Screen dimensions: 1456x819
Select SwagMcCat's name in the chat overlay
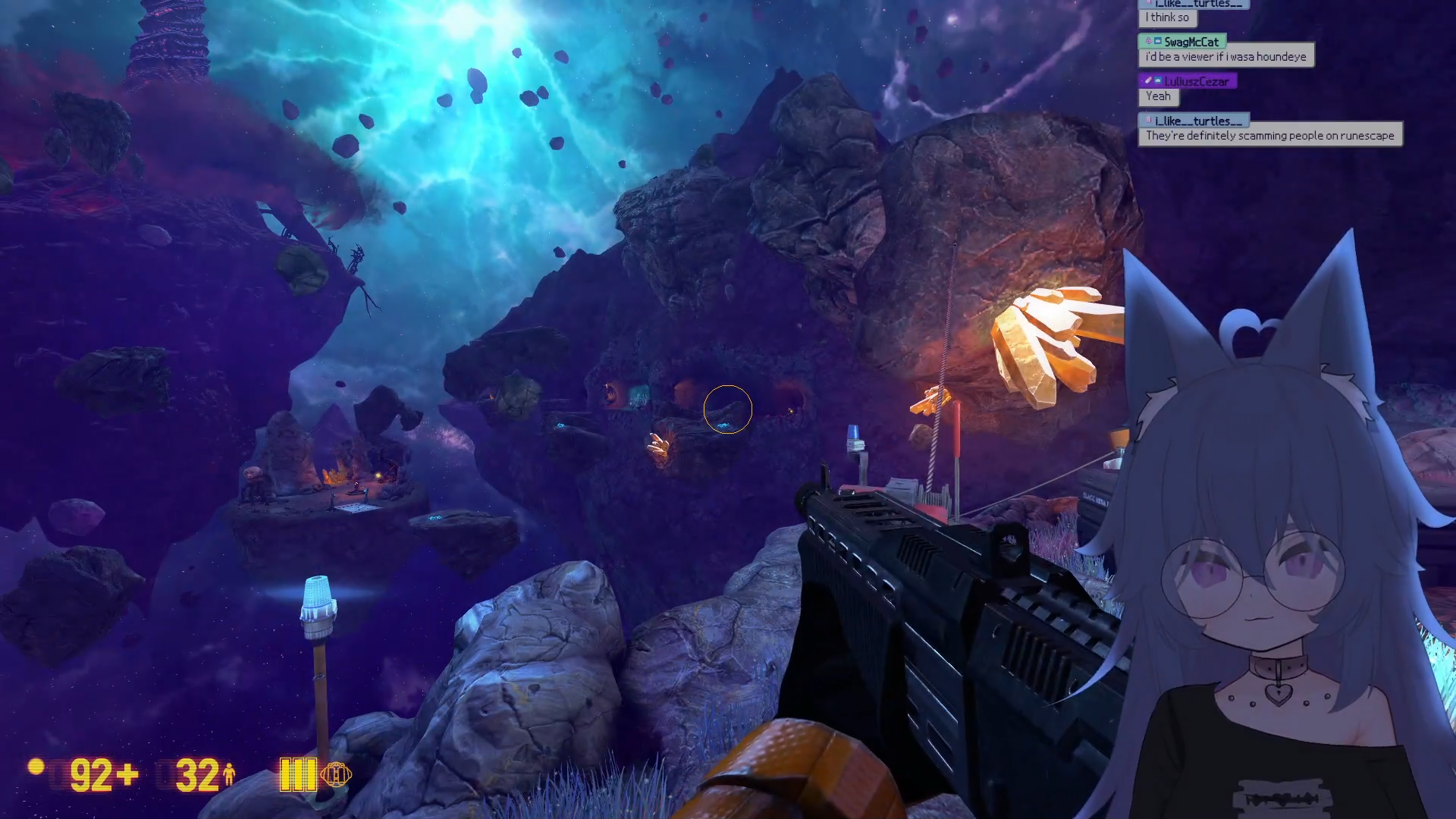point(1191,42)
